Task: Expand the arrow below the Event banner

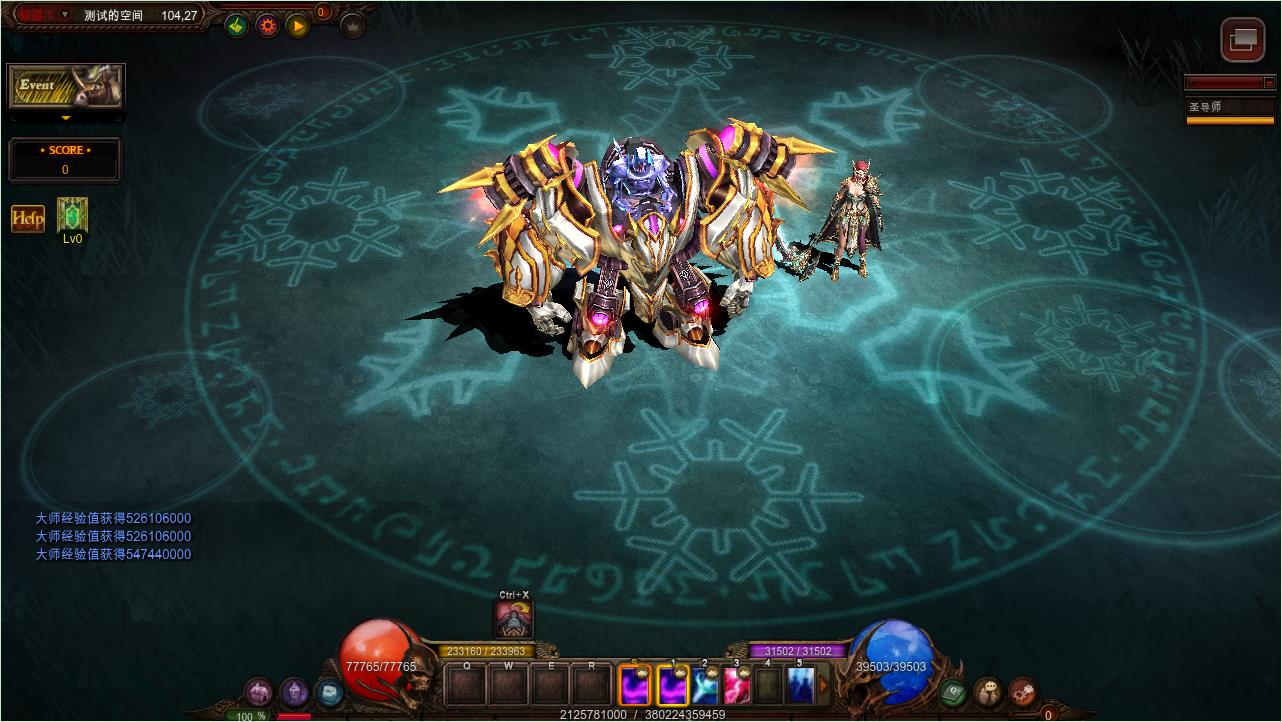Action: pos(66,118)
